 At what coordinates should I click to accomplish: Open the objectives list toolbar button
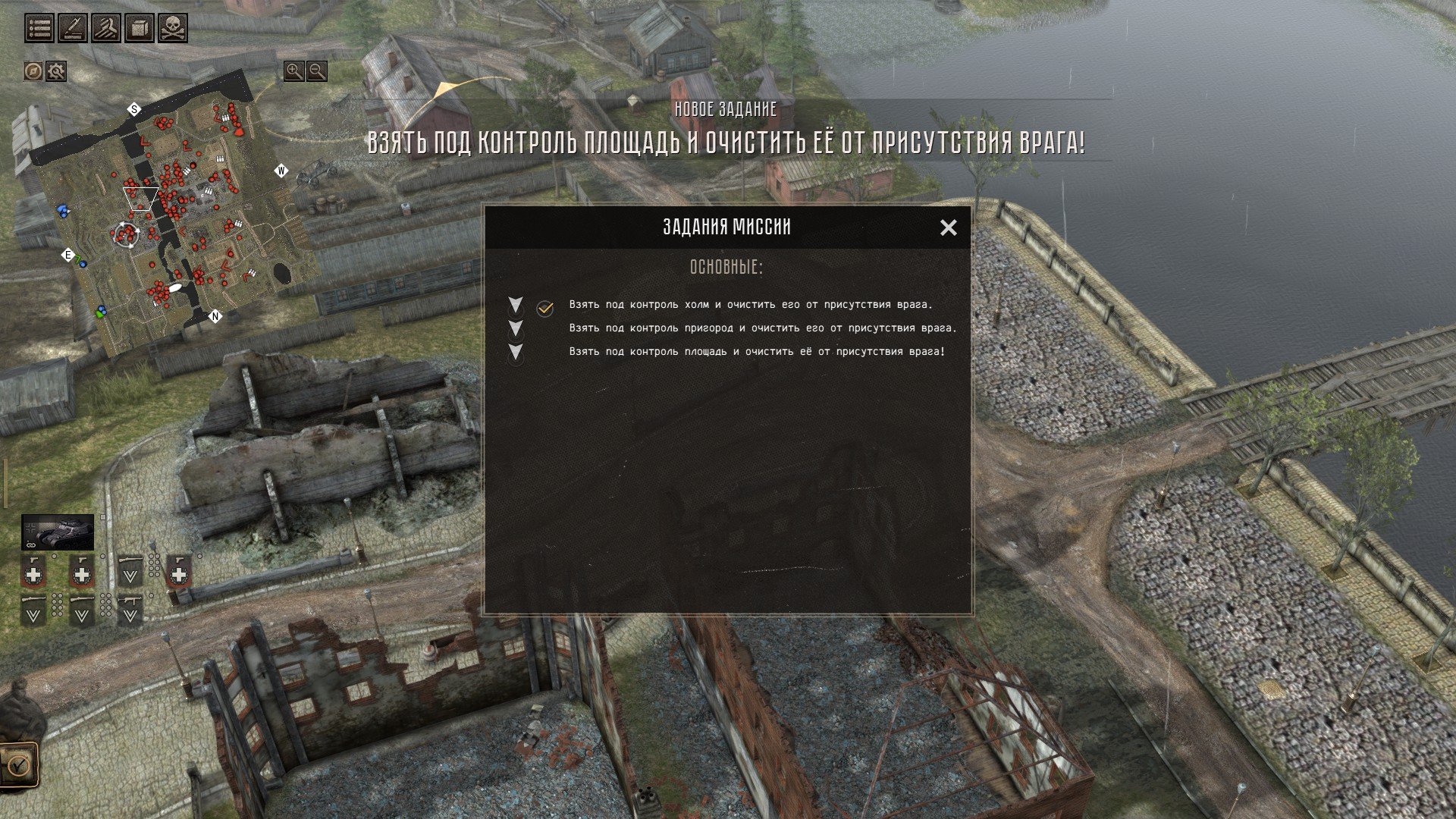pyautogui.click(x=39, y=29)
